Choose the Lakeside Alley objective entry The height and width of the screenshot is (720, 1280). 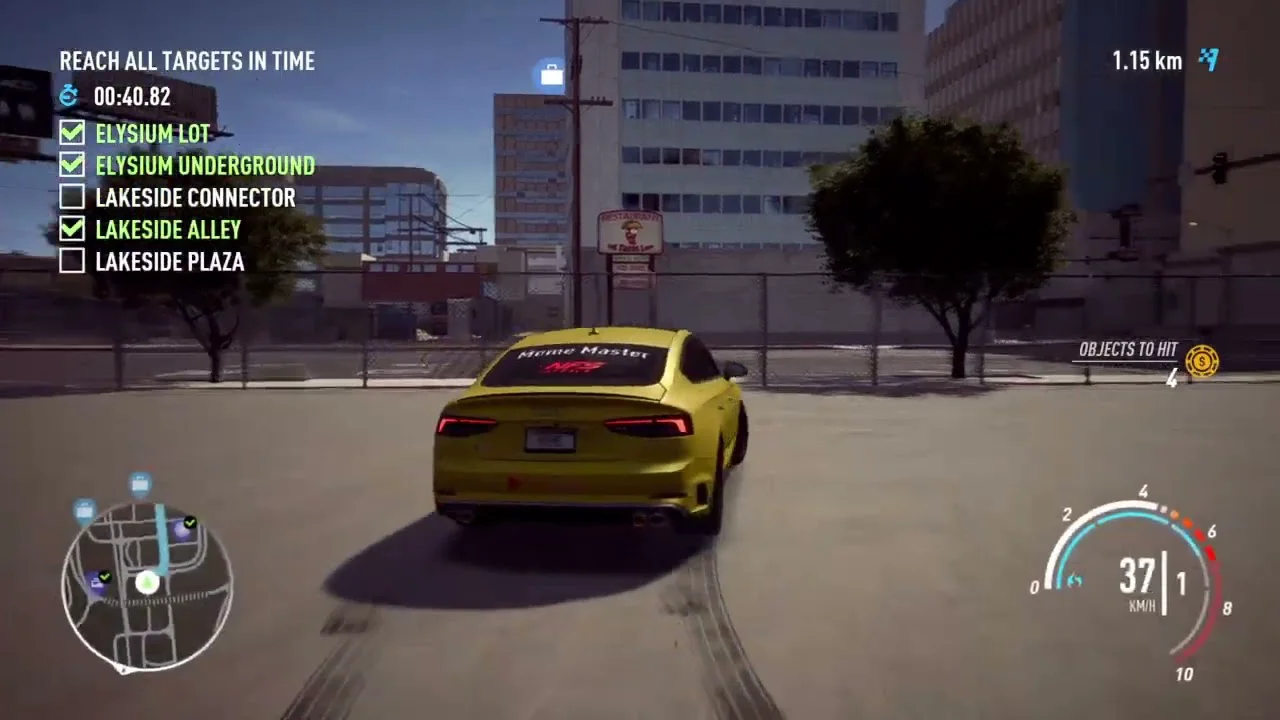[x=168, y=230]
